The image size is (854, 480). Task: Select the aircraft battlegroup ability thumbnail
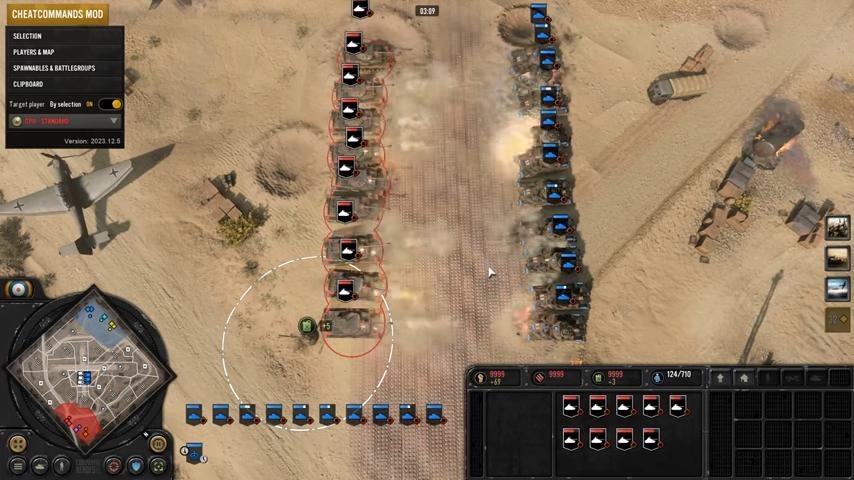click(x=837, y=289)
